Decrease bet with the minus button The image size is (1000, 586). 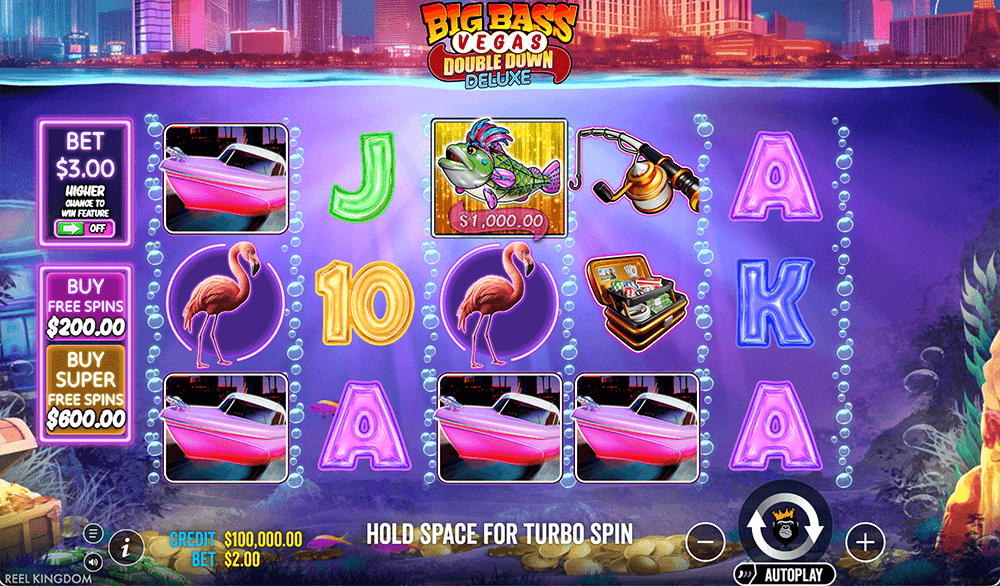pyautogui.click(x=705, y=542)
